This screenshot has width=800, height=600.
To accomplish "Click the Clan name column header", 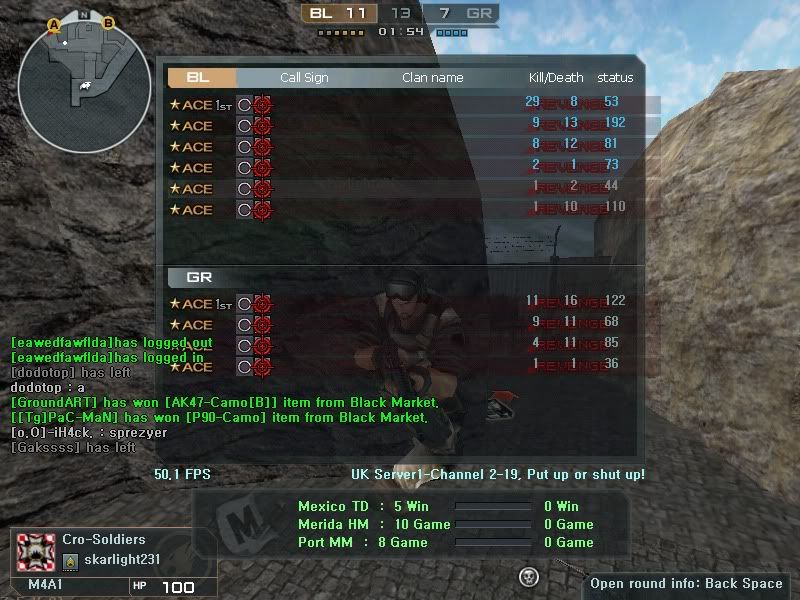I will 432,77.
